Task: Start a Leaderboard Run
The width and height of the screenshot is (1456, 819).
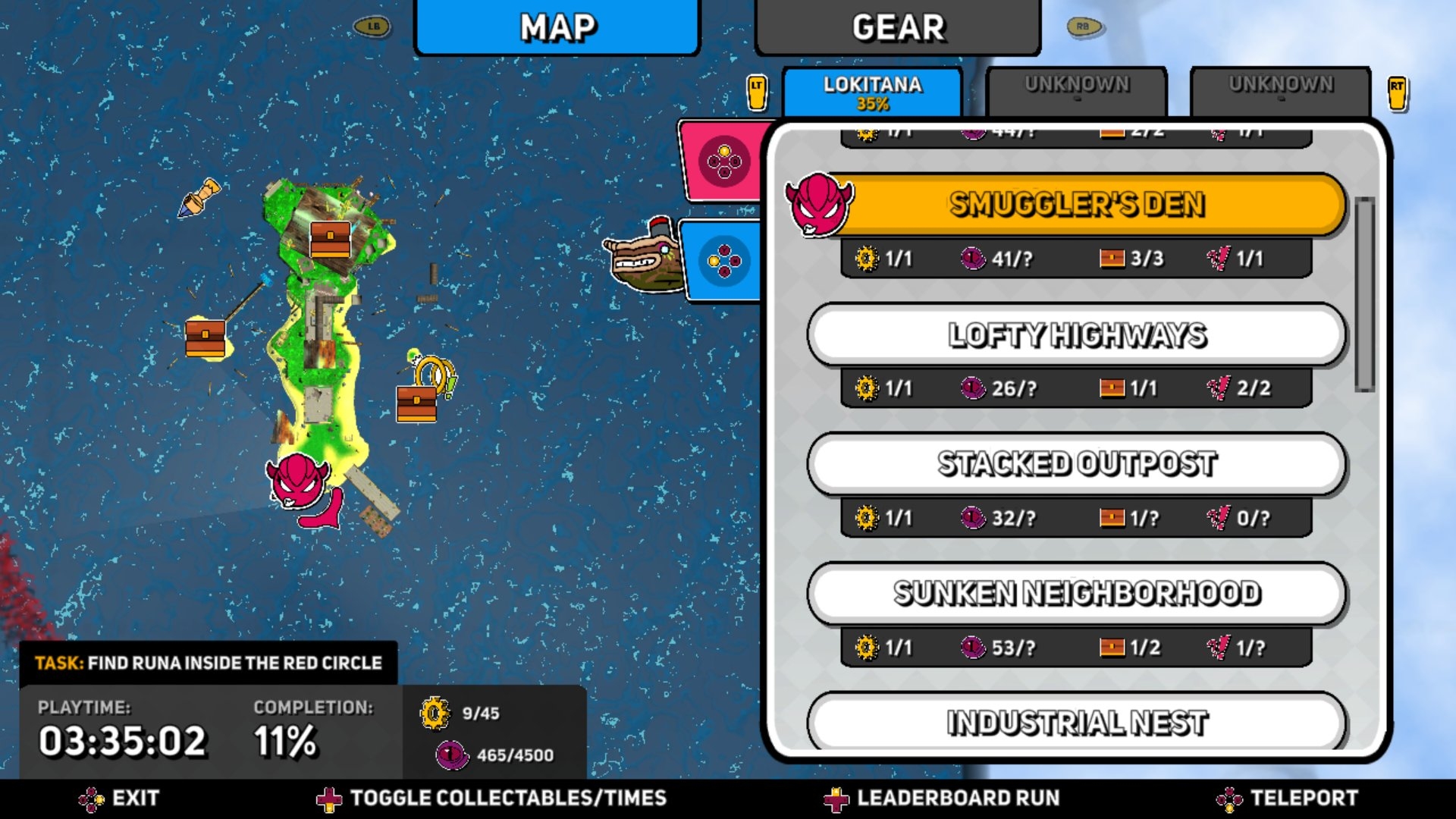Action: pyautogui.click(x=942, y=799)
